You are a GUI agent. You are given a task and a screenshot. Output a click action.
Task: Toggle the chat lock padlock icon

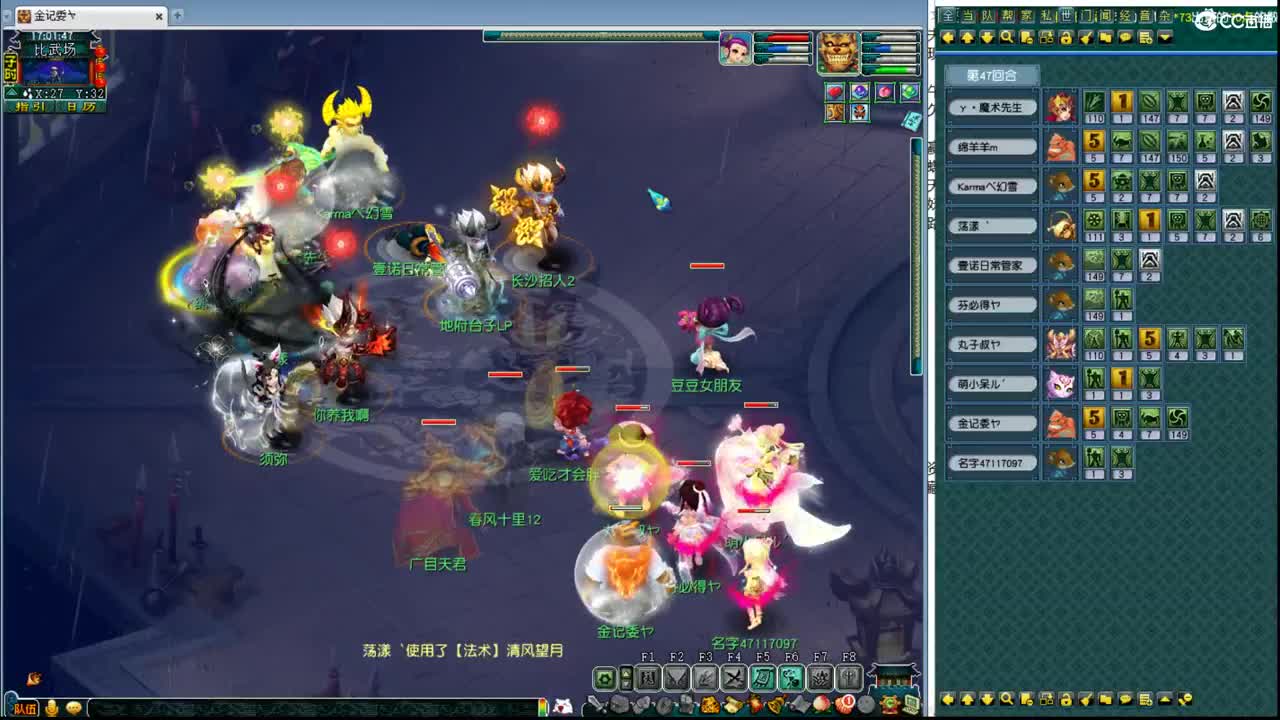[1066, 38]
